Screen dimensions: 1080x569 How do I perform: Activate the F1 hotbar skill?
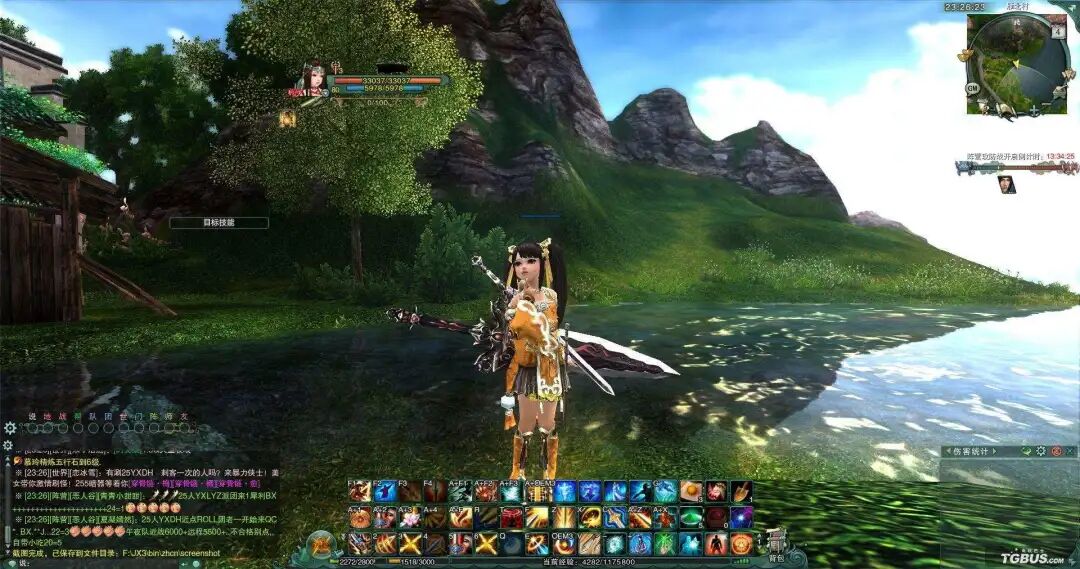[x=360, y=491]
